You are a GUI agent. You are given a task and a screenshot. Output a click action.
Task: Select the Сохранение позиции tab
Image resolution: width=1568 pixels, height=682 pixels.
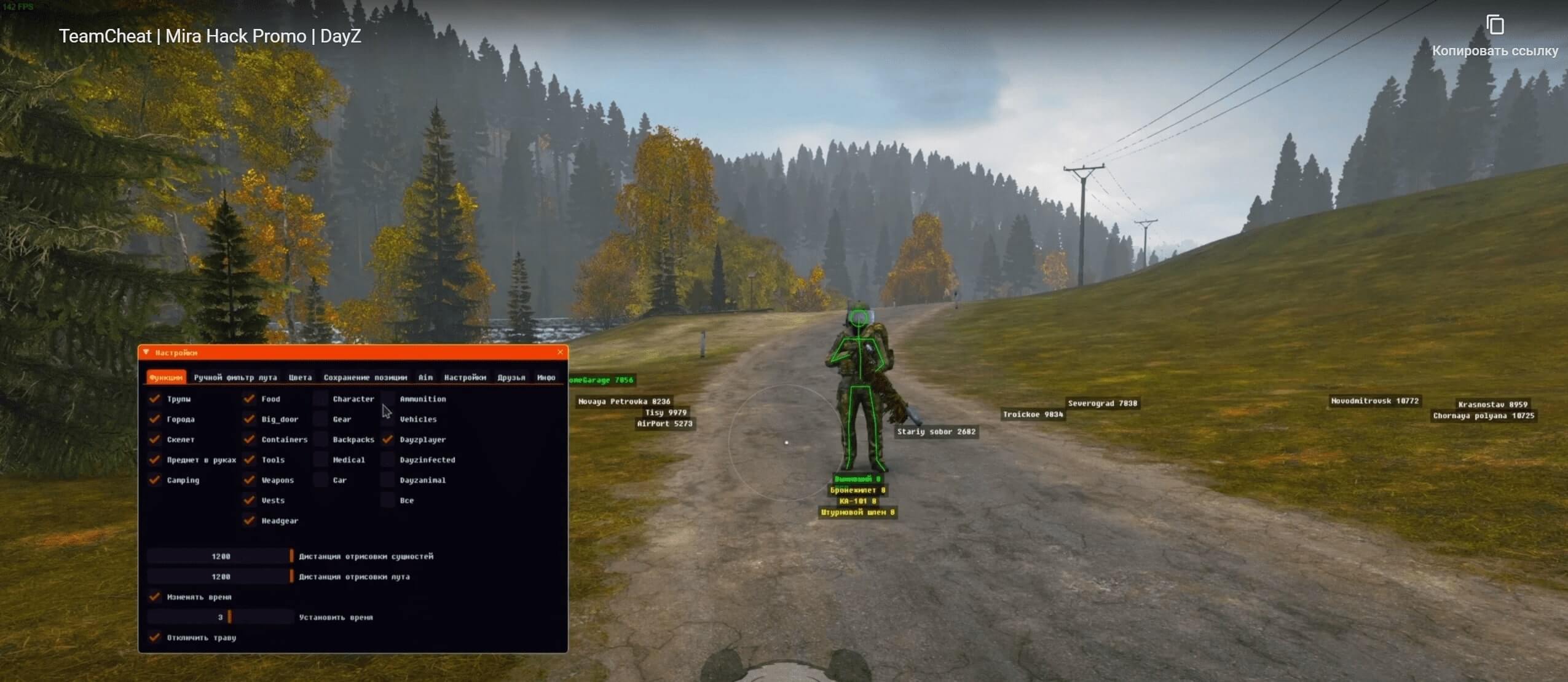coord(365,378)
